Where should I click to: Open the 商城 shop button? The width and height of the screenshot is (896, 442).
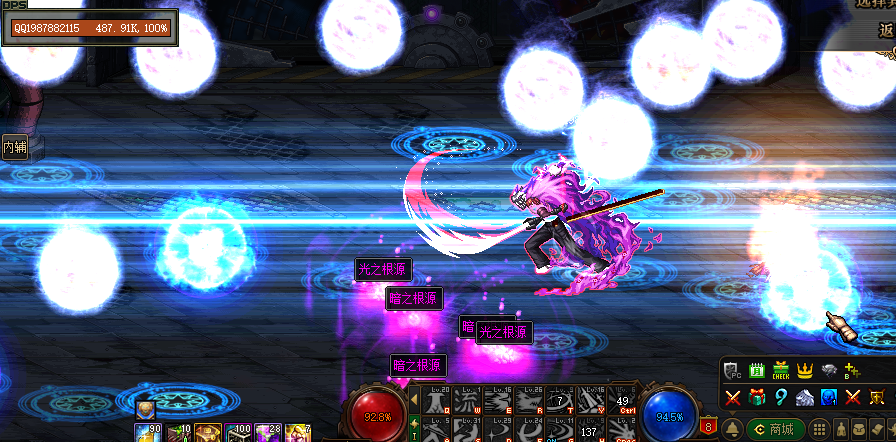click(776, 428)
